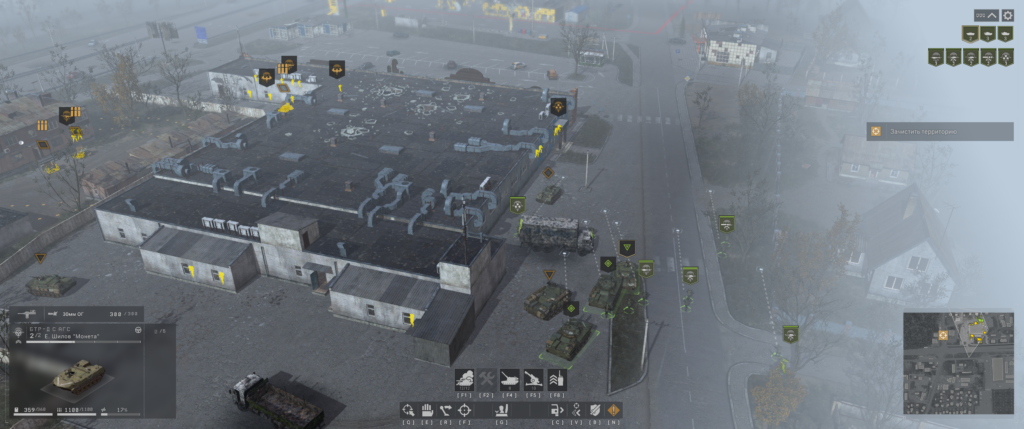The height and width of the screenshot is (429, 1024).
Task: Use the radio reinforcement command
Action: (557, 380)
